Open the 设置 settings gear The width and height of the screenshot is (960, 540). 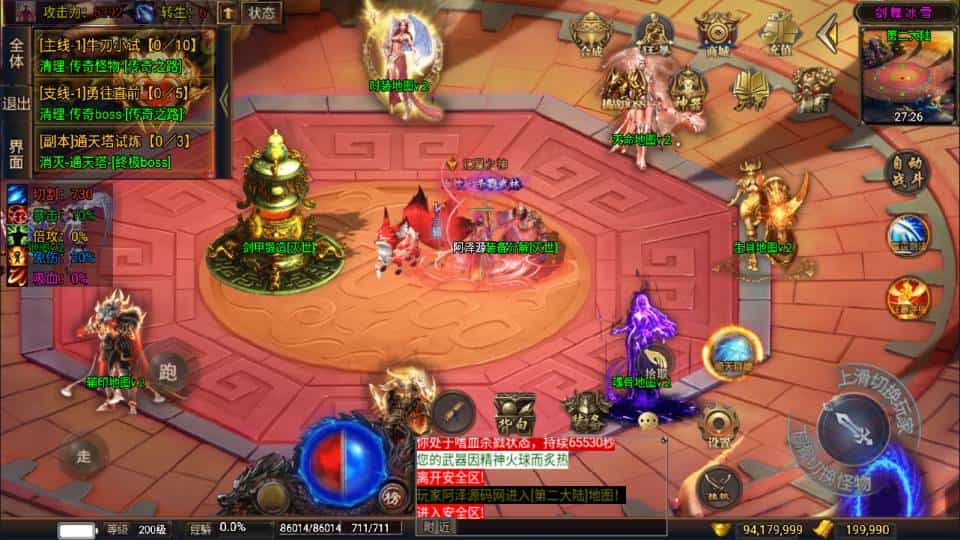pos(718,425)
